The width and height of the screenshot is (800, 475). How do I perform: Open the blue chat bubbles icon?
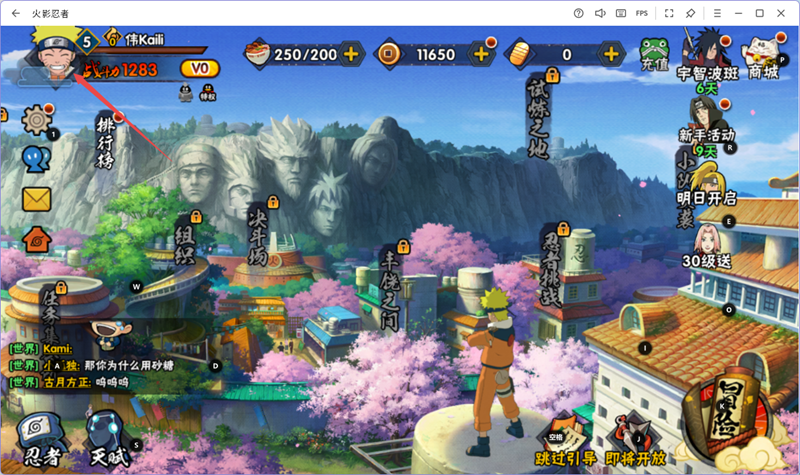pyautogui.click(x=36, y=160)
